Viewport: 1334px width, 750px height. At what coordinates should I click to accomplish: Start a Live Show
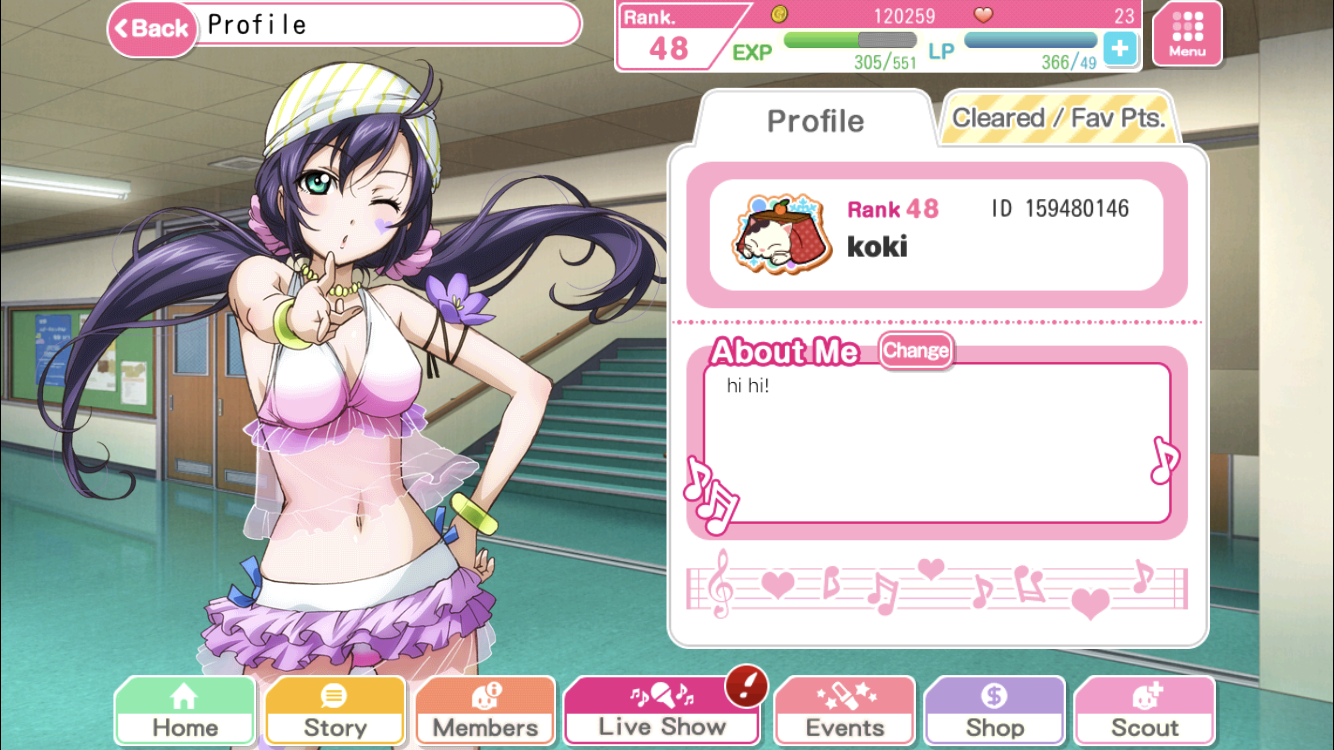coord(661,712)
